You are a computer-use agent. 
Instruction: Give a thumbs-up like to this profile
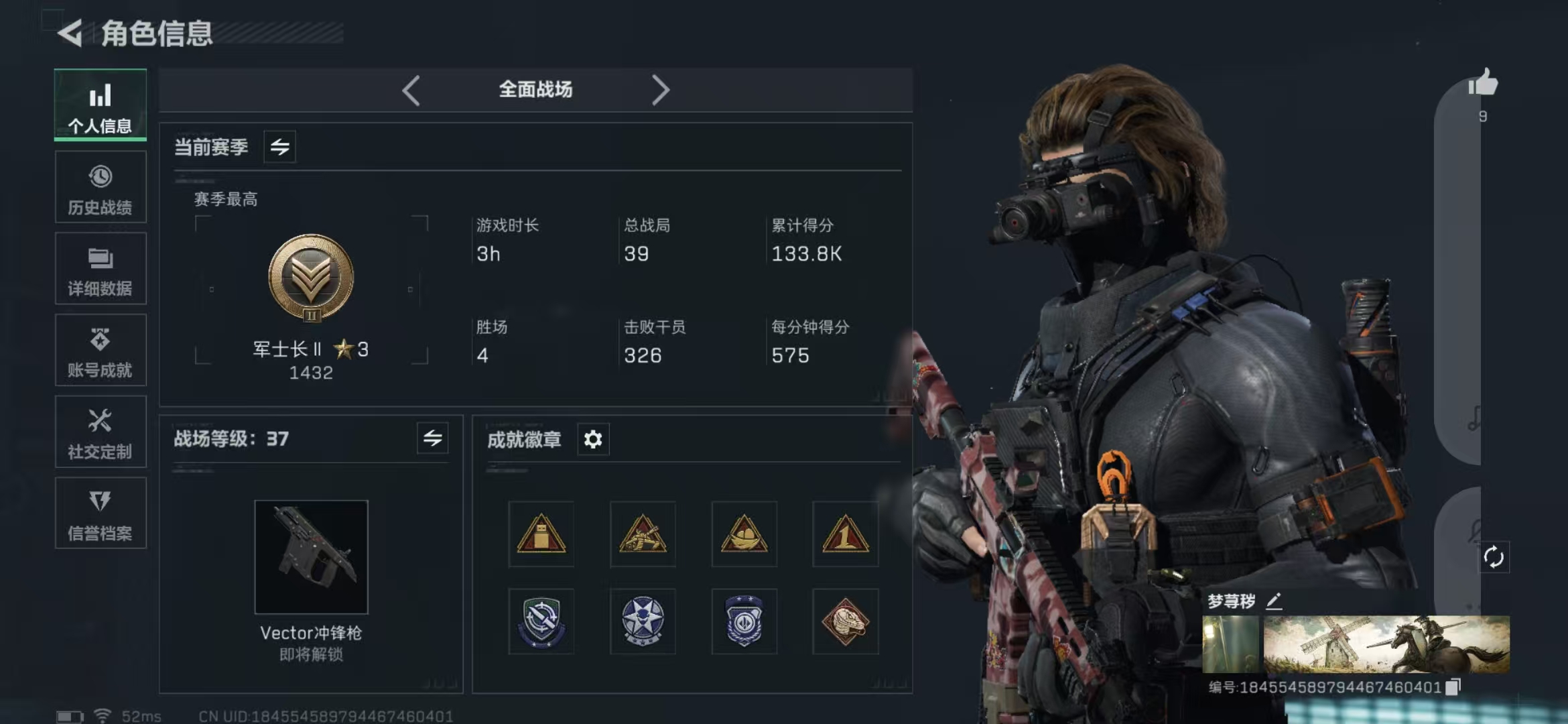click(x=1483, y=84)
